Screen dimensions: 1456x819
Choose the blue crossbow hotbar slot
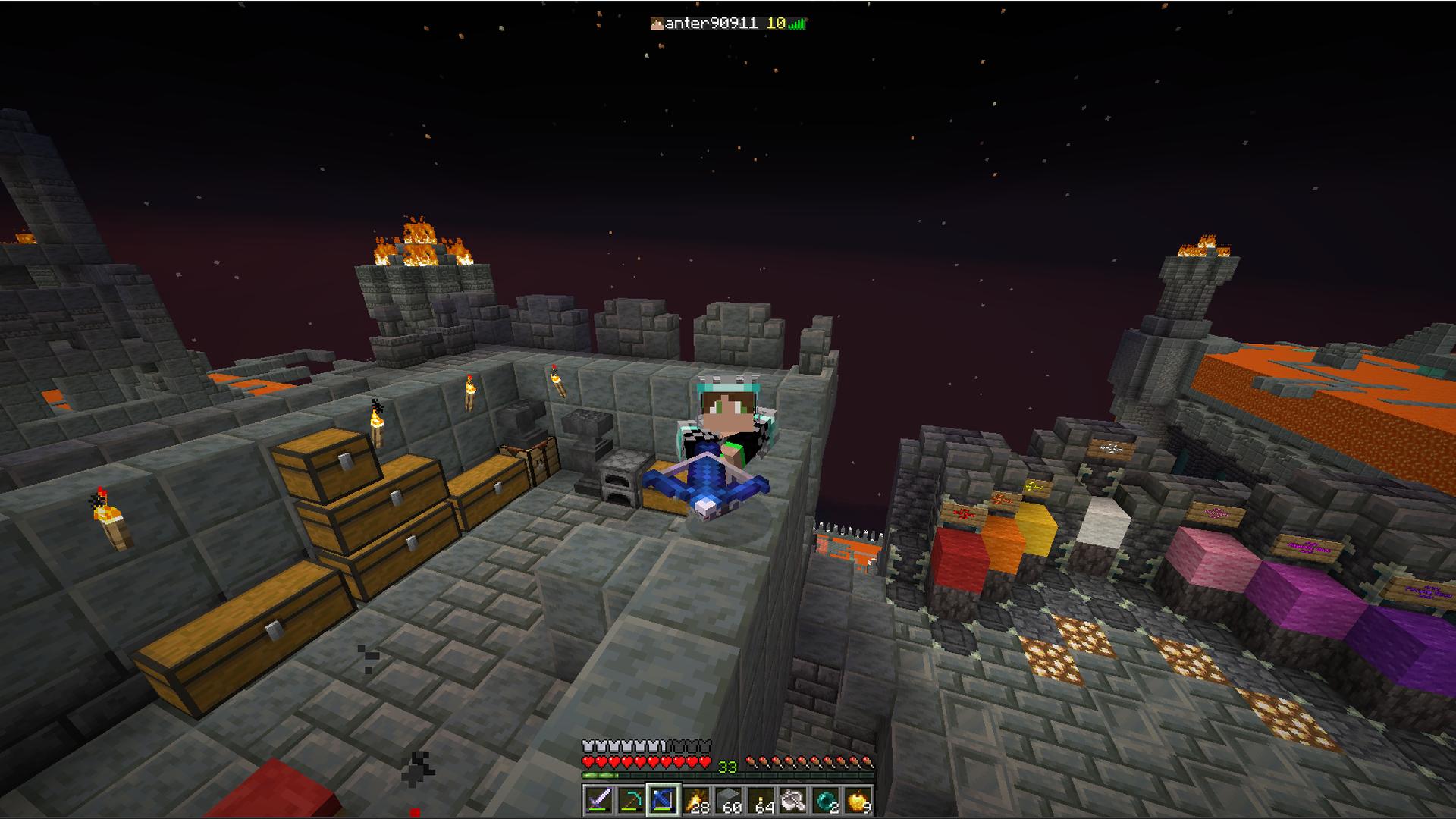point(663,800)
